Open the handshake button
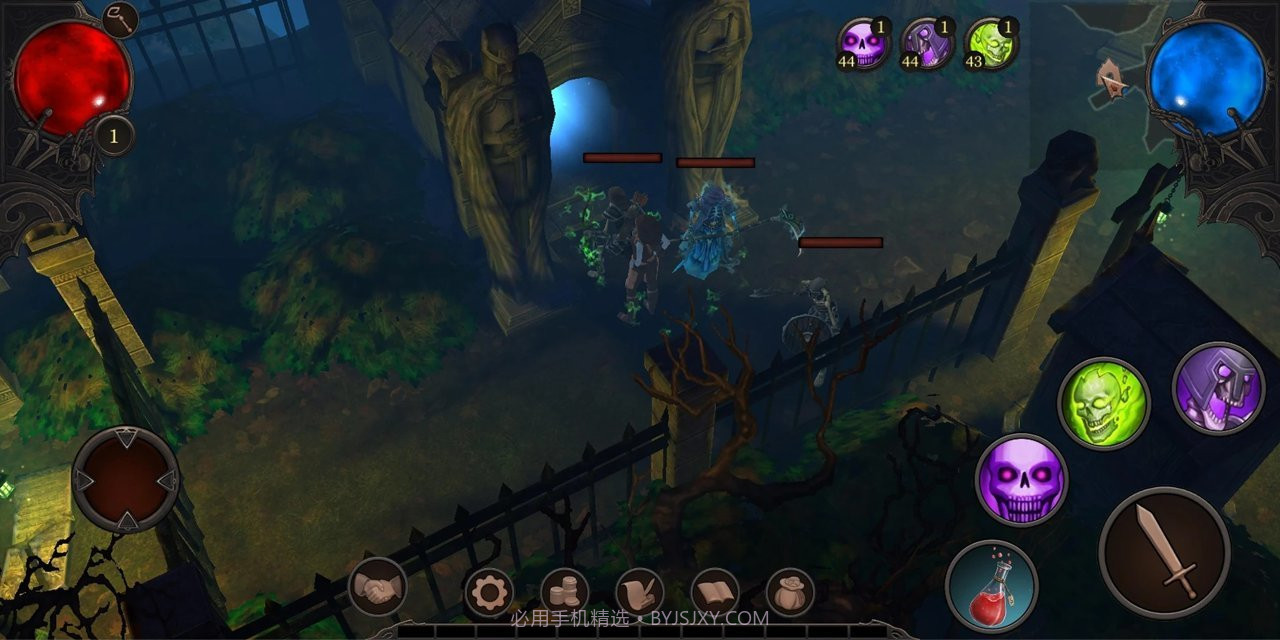 (377, 587)
